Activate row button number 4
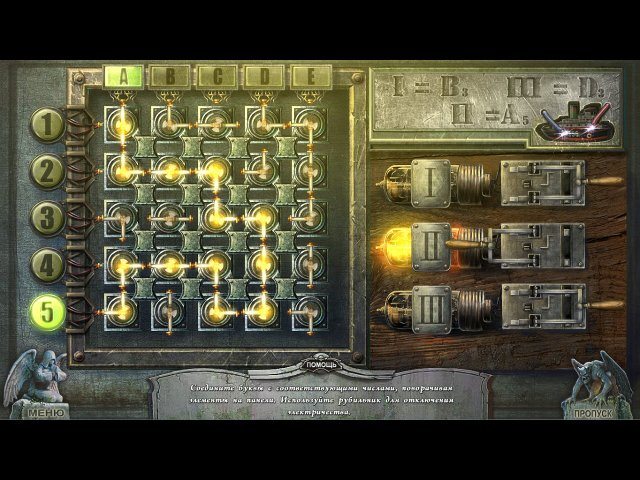640x480 pixels. coord(46,264)
